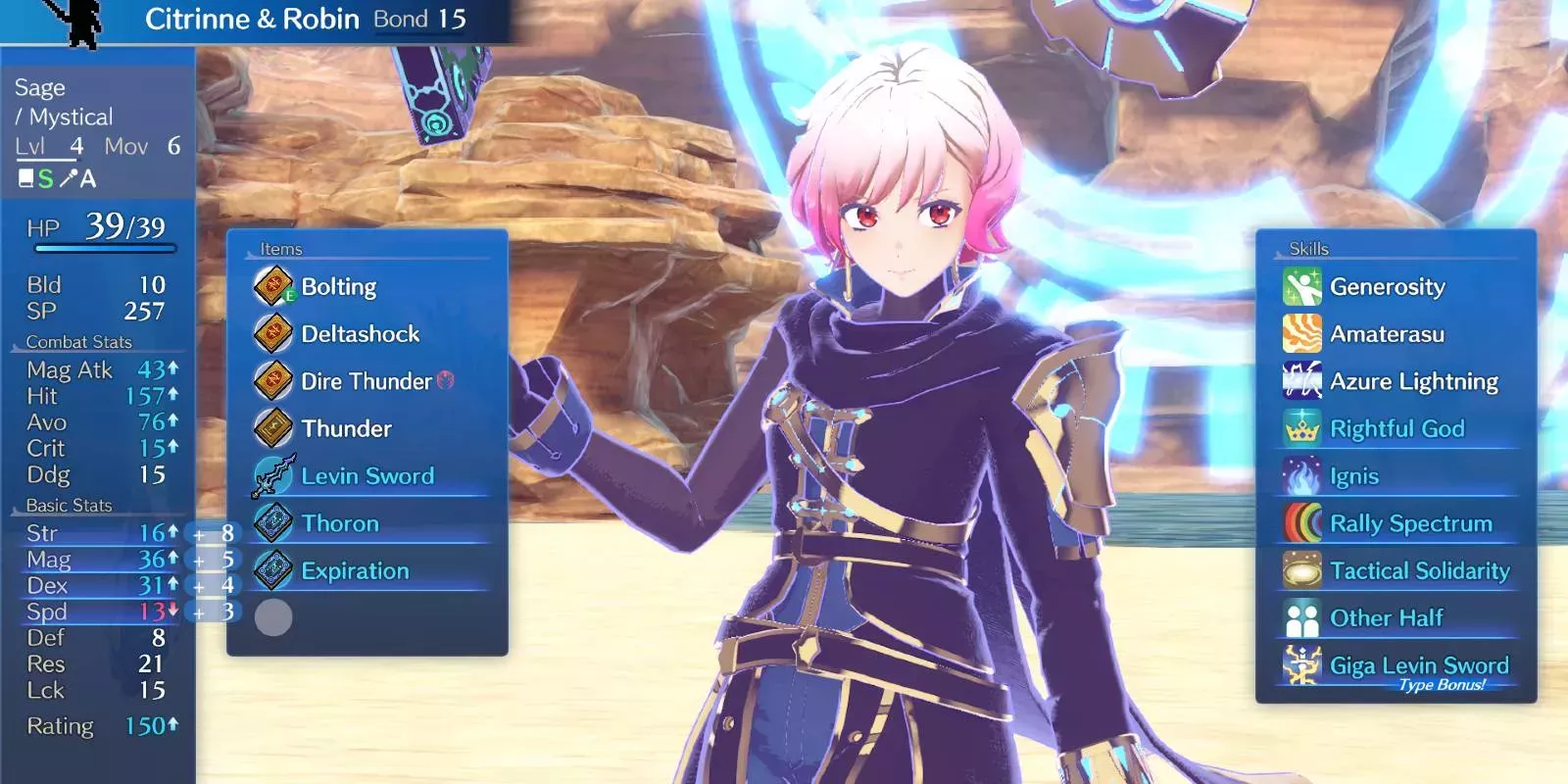Choose the Thoron tome
The width and height of the screenshot is (1568, 784).
pos(339,523)
